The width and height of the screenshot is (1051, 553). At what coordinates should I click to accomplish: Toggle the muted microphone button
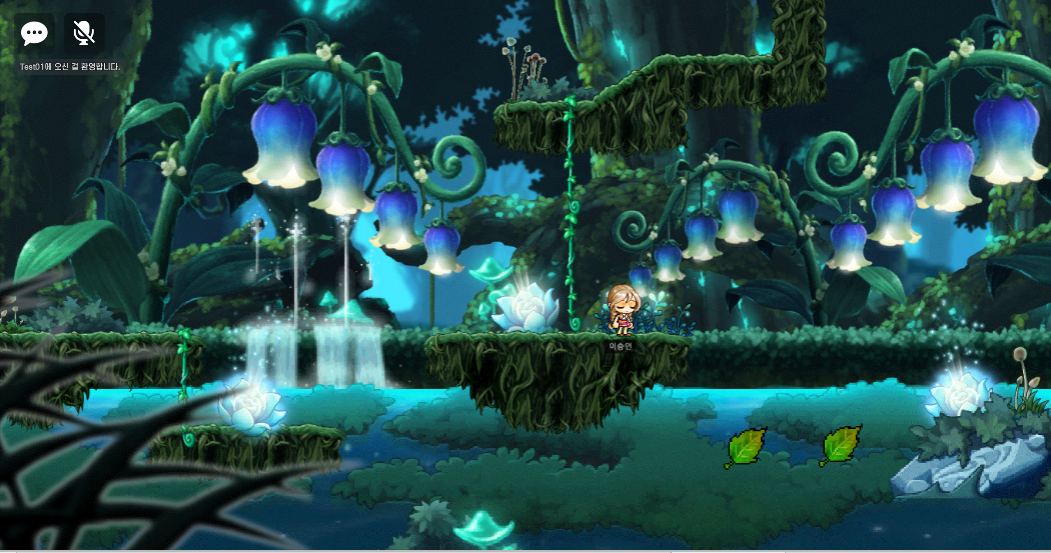pos(84,33)
